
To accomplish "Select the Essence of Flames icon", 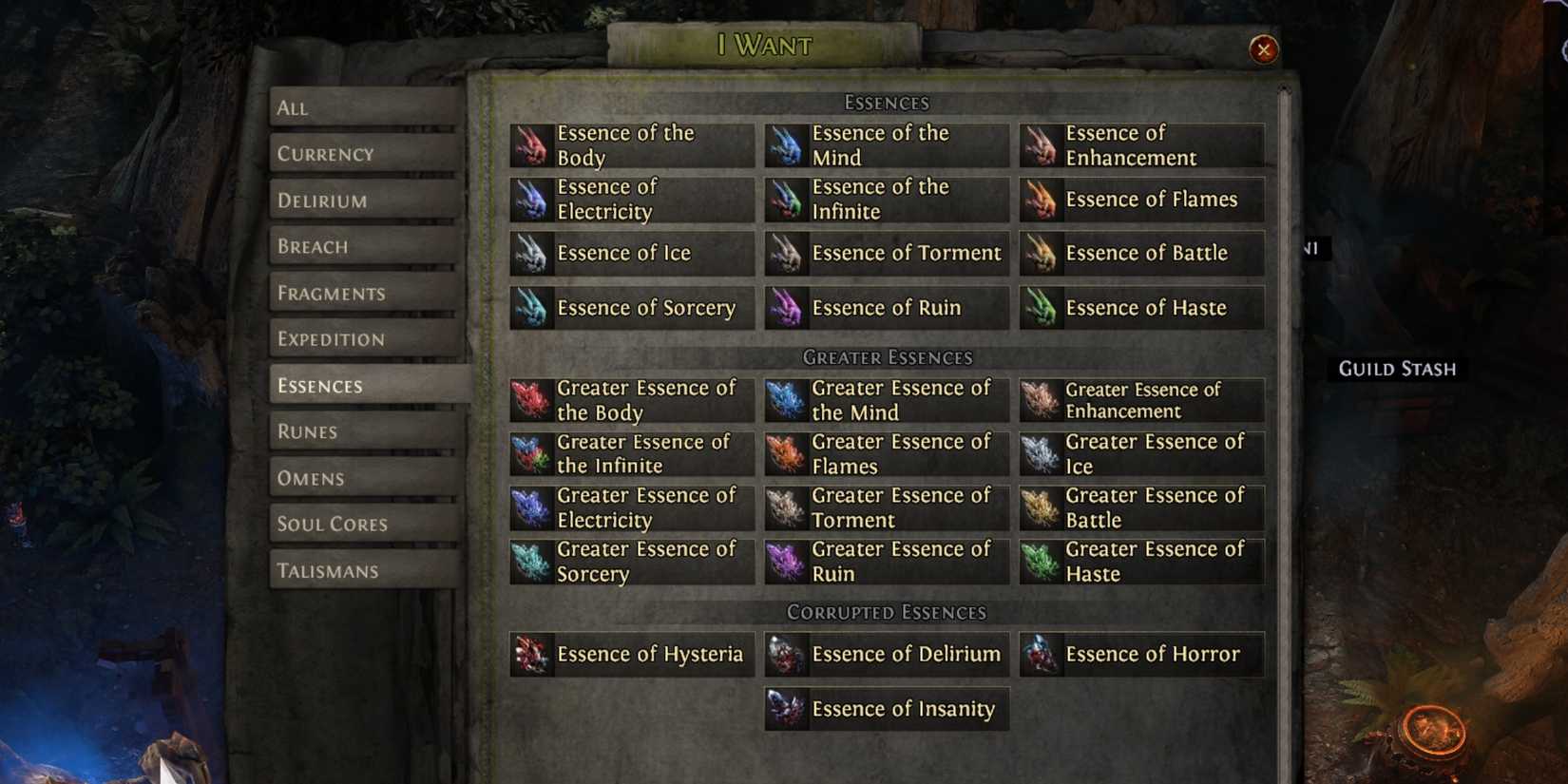I will tap(1042, 200).
